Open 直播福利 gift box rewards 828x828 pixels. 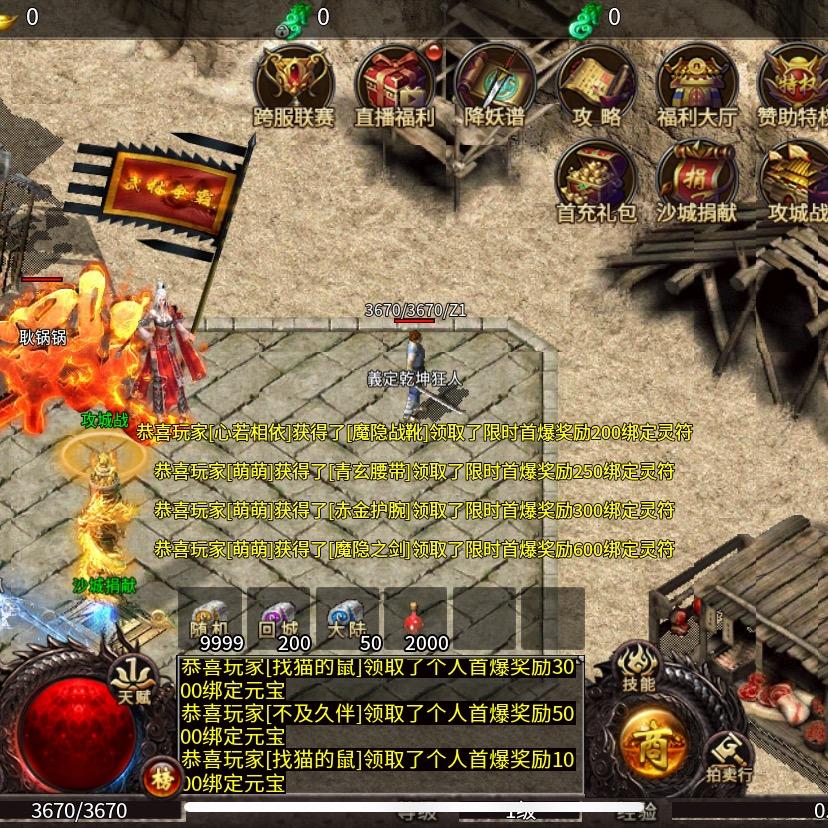(395, 85)
